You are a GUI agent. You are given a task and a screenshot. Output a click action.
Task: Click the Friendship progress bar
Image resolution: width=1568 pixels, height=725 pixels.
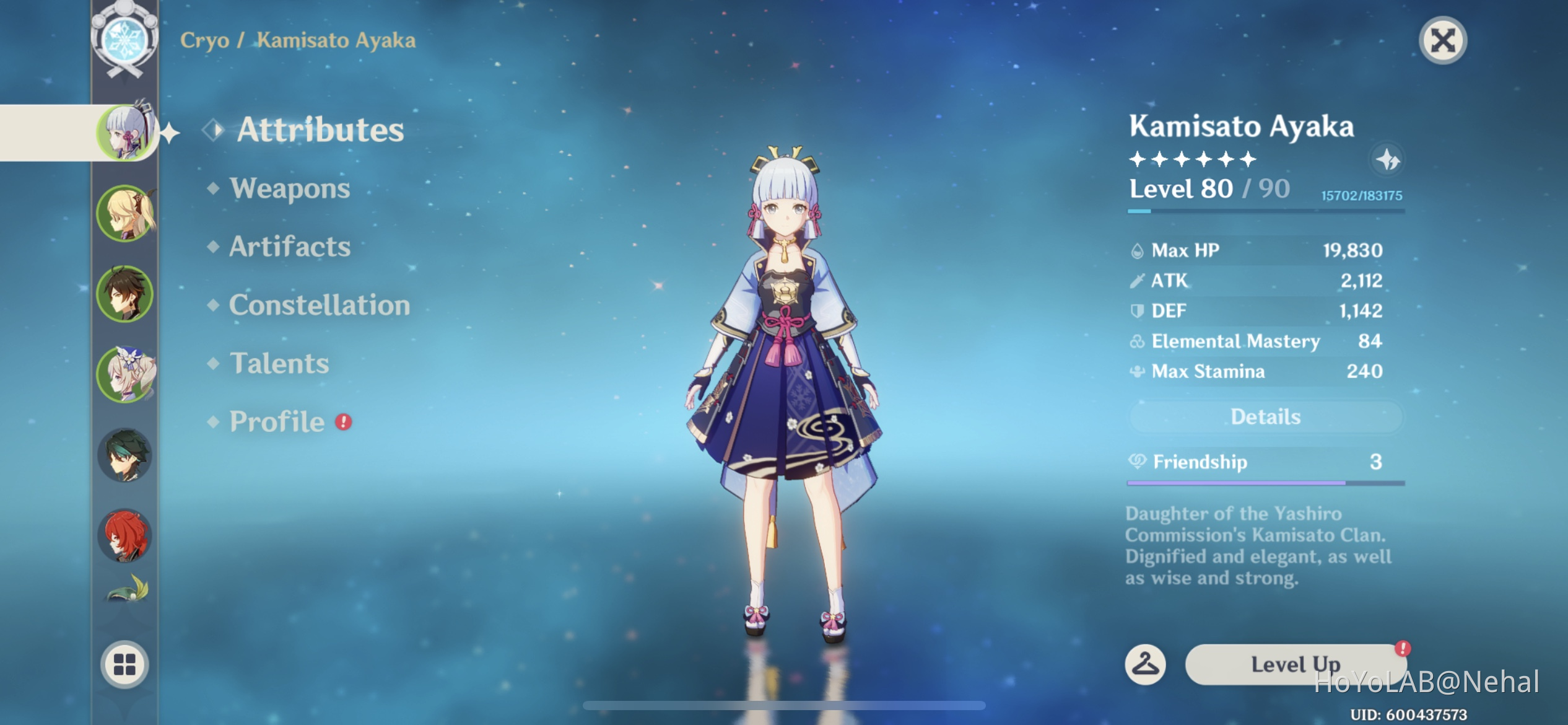pyautogui.click(x=1265, y=483)
